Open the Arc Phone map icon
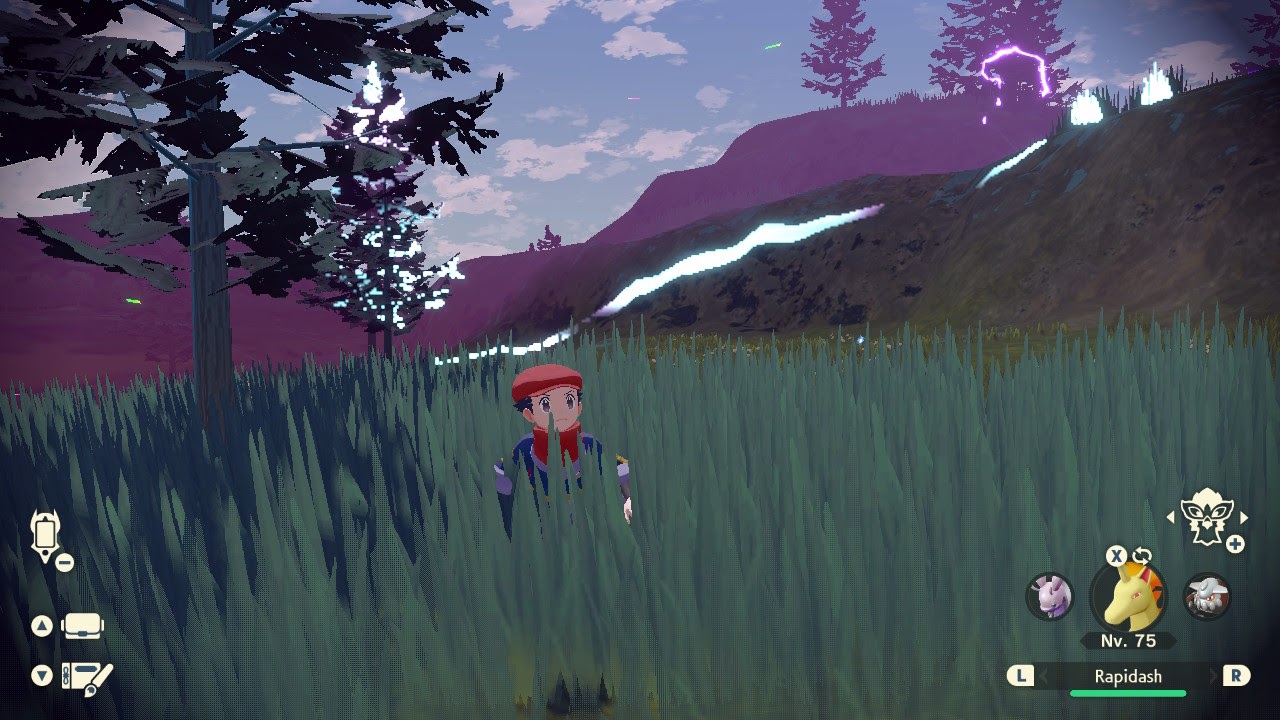 tap(46, 535)
